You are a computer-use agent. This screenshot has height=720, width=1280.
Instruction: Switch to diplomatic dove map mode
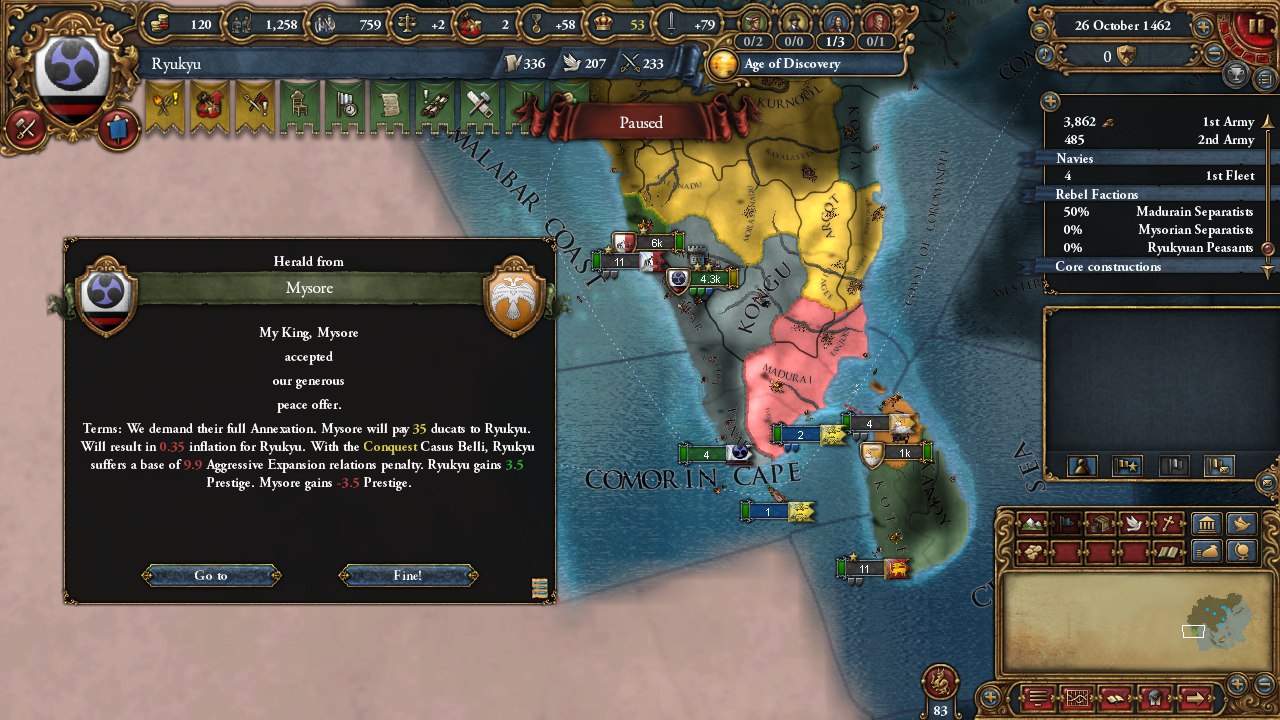[1134, 523]
